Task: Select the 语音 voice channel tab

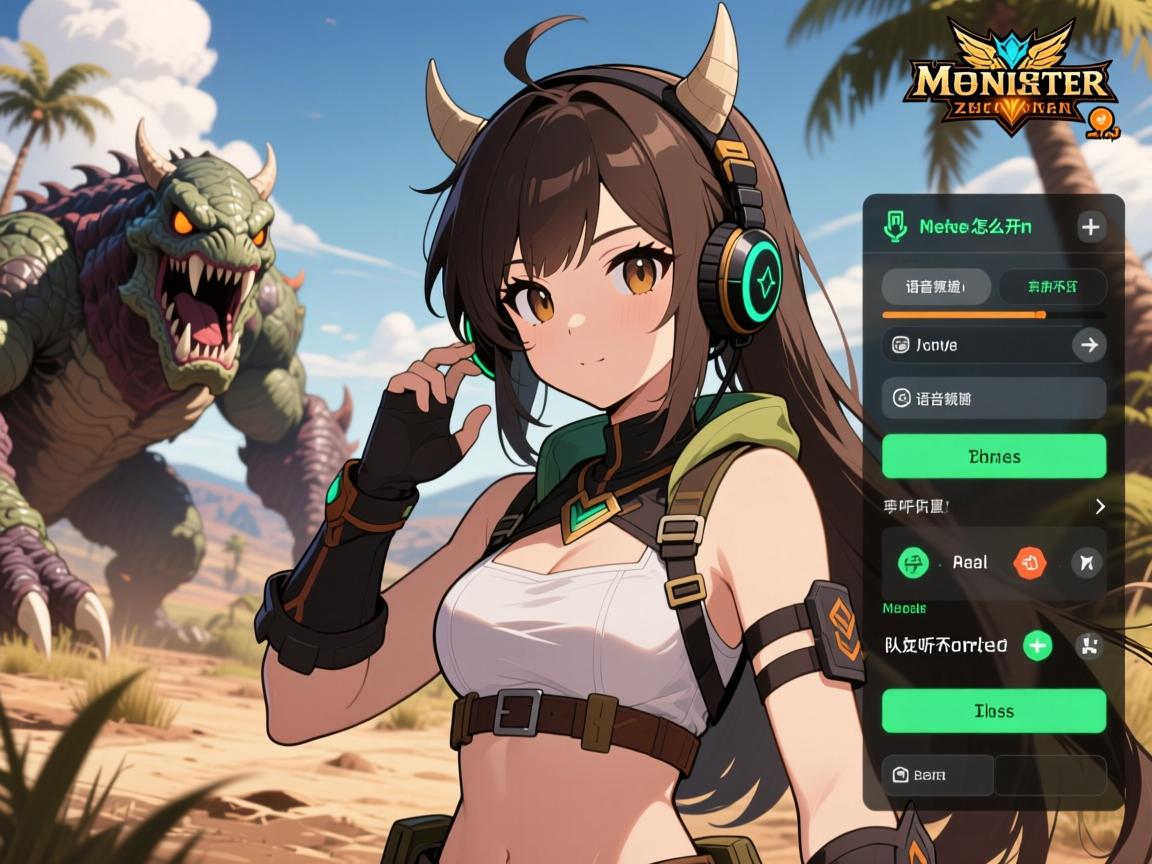Action: point(936,287)
